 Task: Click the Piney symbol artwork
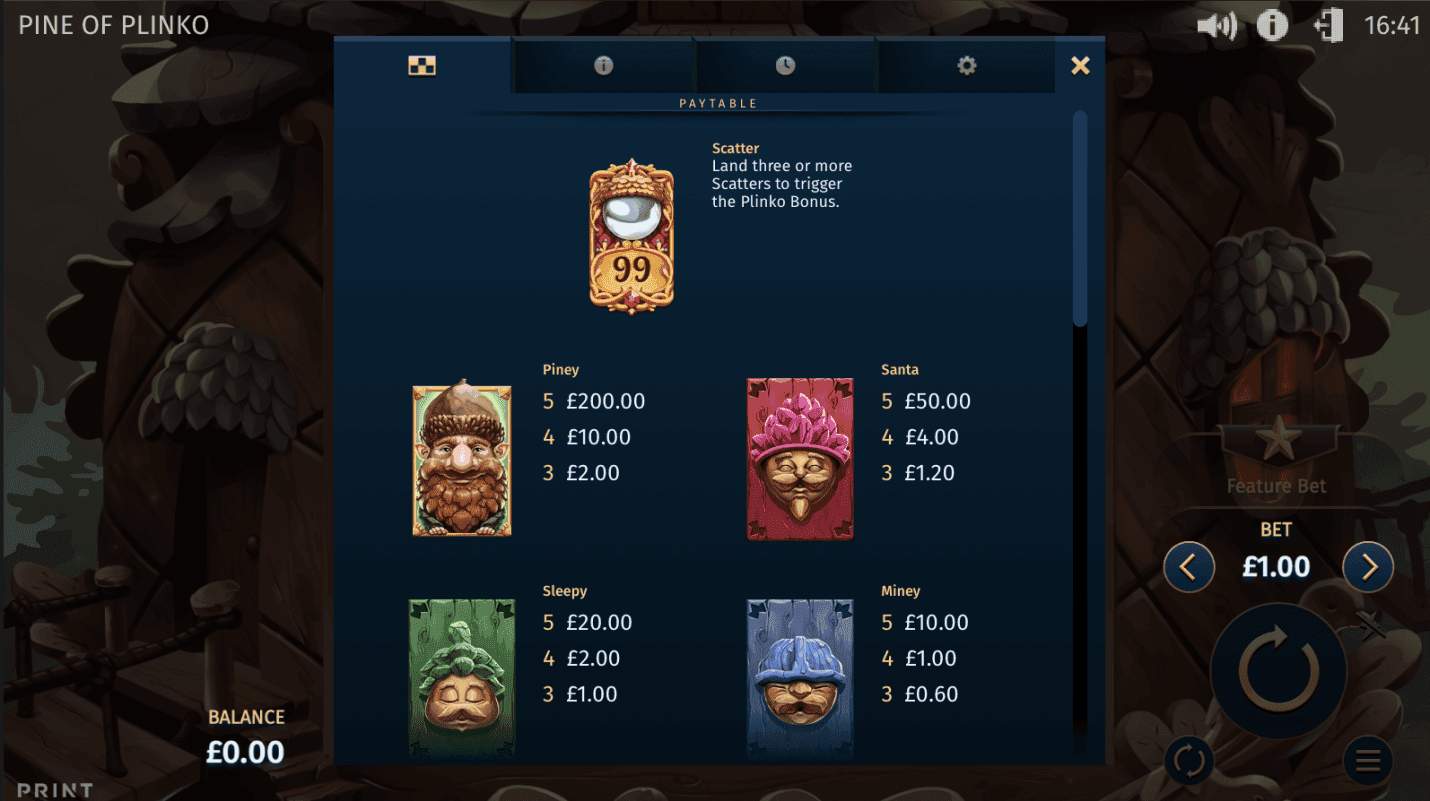coord(461,459)
